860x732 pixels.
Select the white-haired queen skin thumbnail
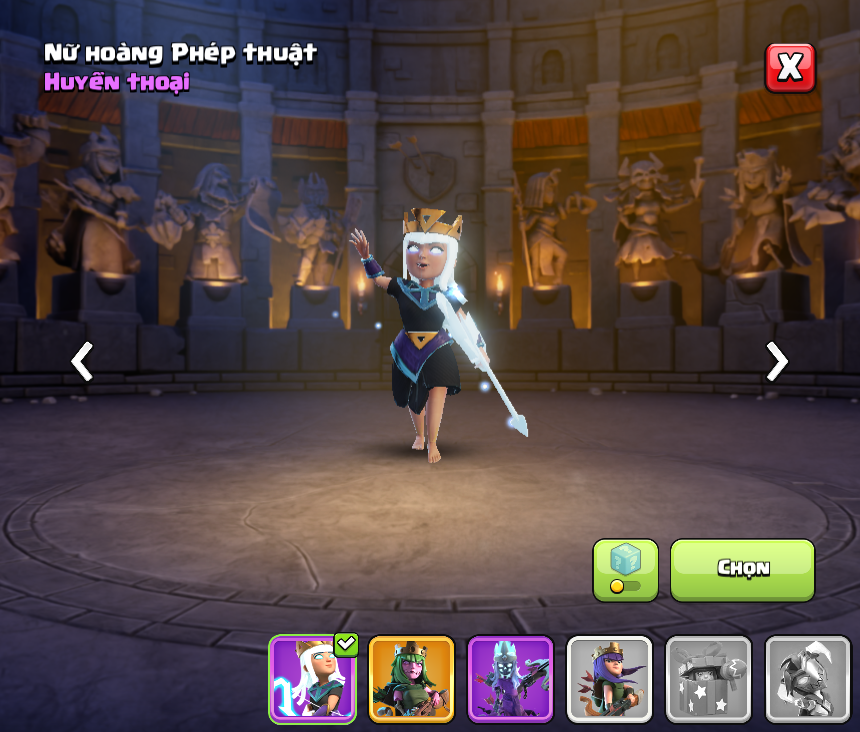click(312, 678)
